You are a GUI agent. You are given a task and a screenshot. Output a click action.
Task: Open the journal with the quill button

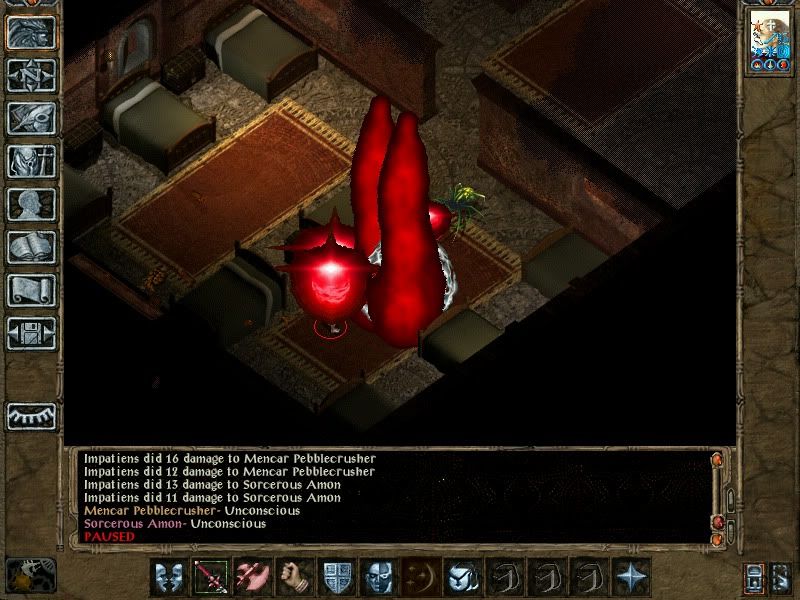(x=31, y=118)
